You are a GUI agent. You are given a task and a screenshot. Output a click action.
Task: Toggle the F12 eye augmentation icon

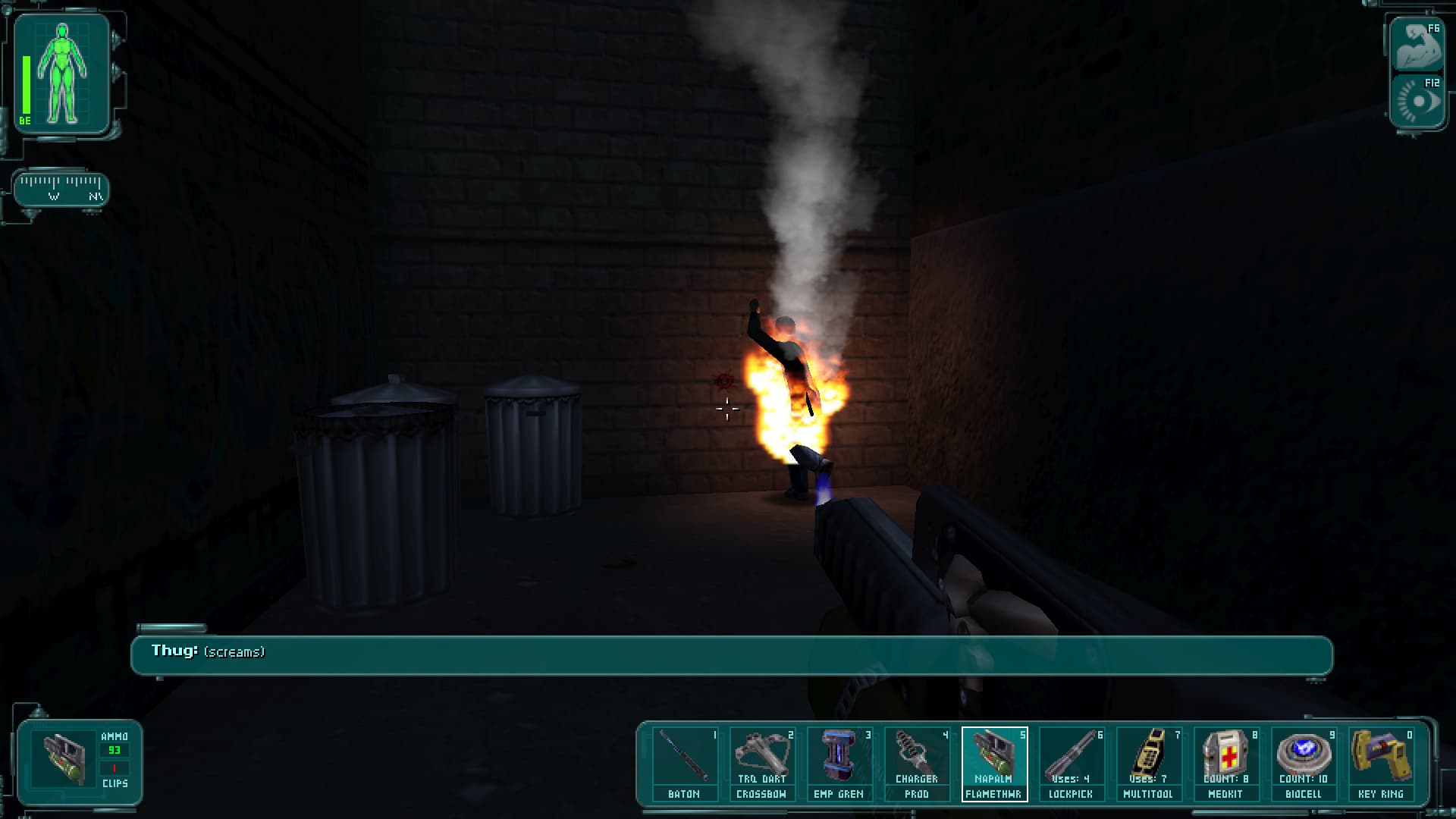[x=1417, y=101]
